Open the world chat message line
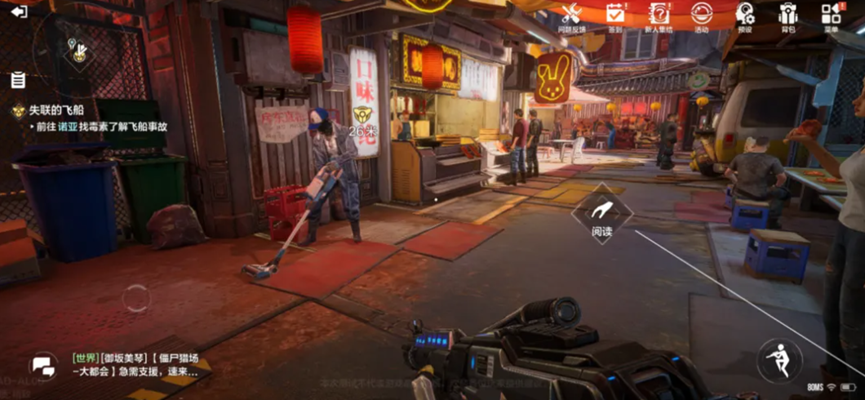The width and height of the screenshot is (865, 400). coord(135,364)
